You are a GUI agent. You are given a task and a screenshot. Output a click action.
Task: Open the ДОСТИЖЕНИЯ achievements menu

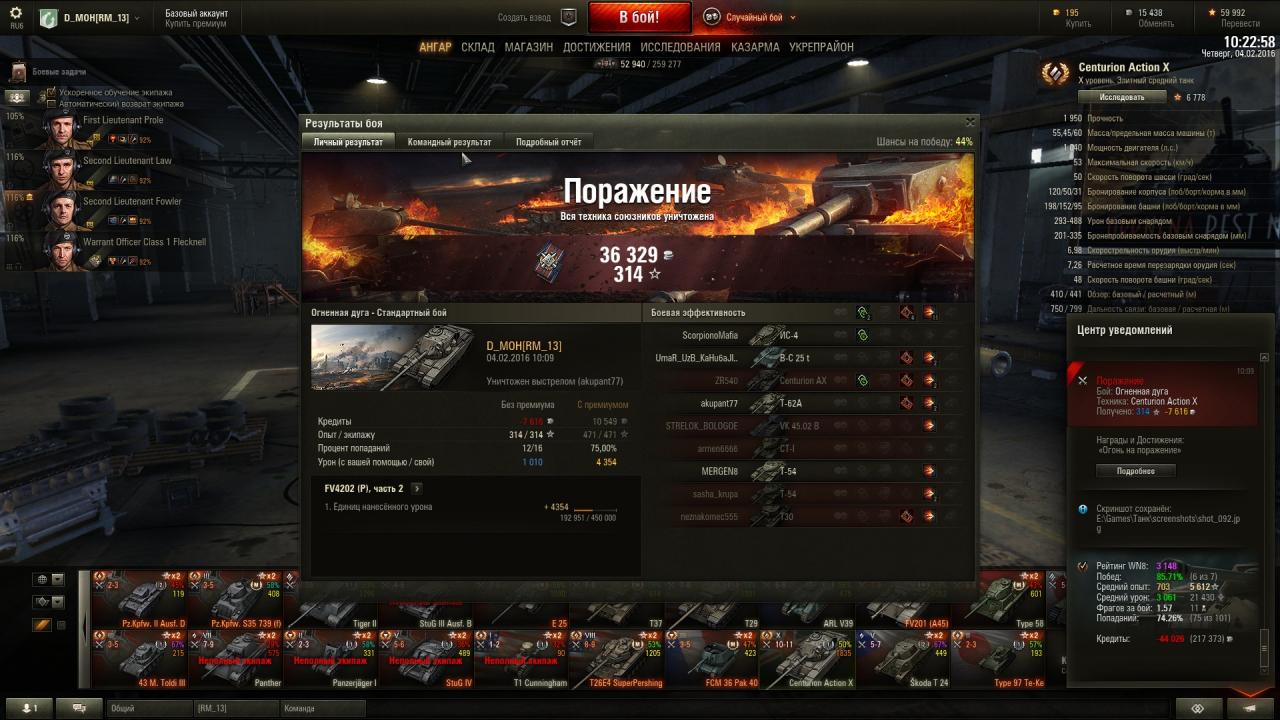597,47
